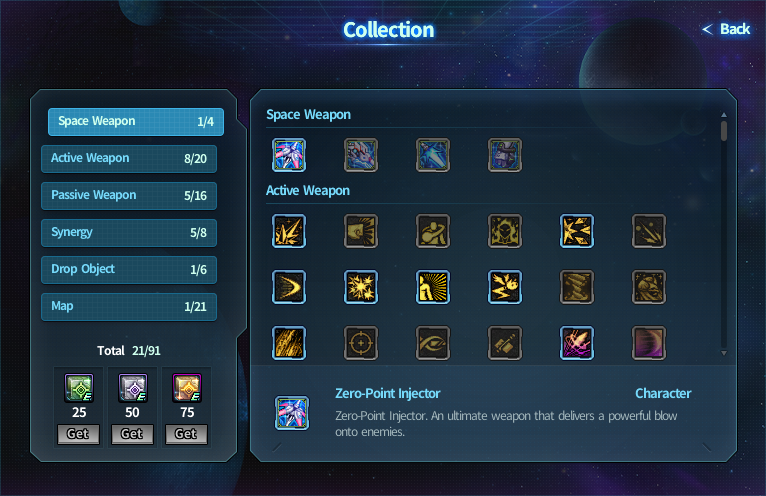Choose the Drop Object category

(x=129, y=270)
